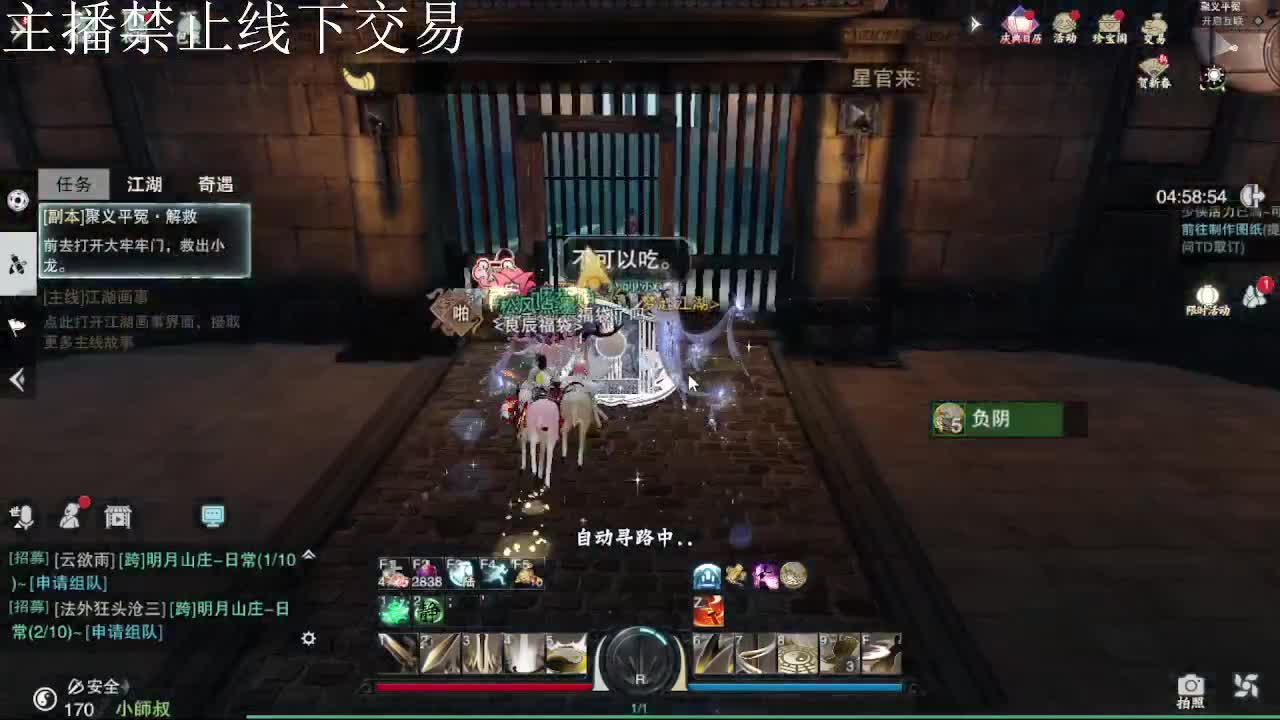
Task: Activate skill slot 5 on the hotbar
Action: pos(565,652)
